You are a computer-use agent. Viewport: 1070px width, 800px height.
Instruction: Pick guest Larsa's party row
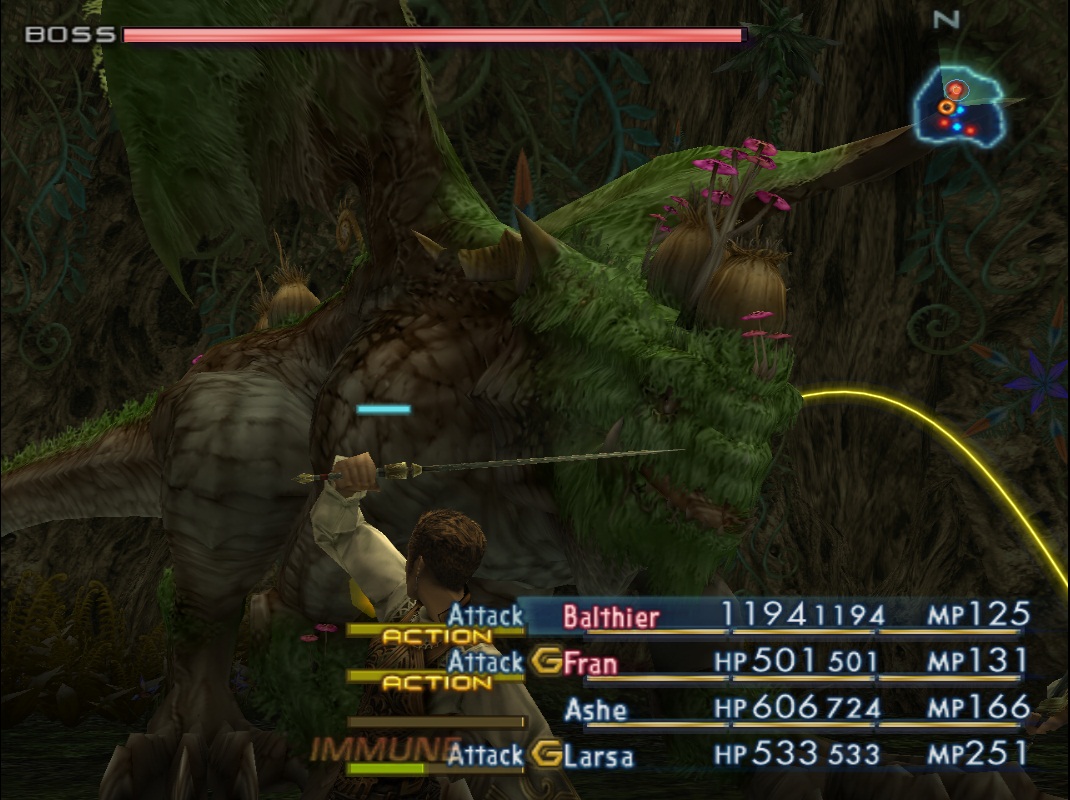coord(599,755)
